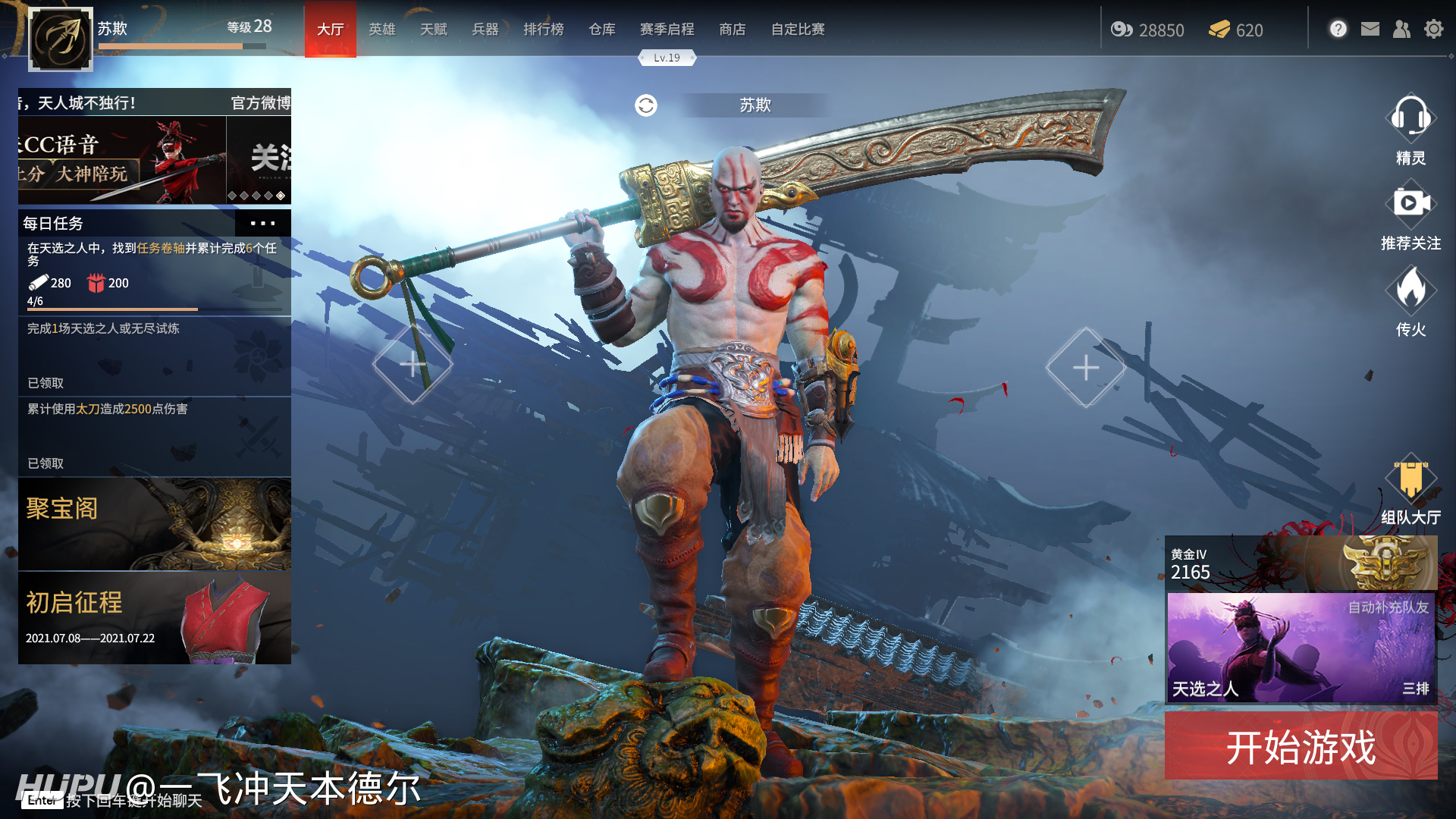Open the 精灵 headset assistant
The image size is (1456, 819).
coord(1410,120)
